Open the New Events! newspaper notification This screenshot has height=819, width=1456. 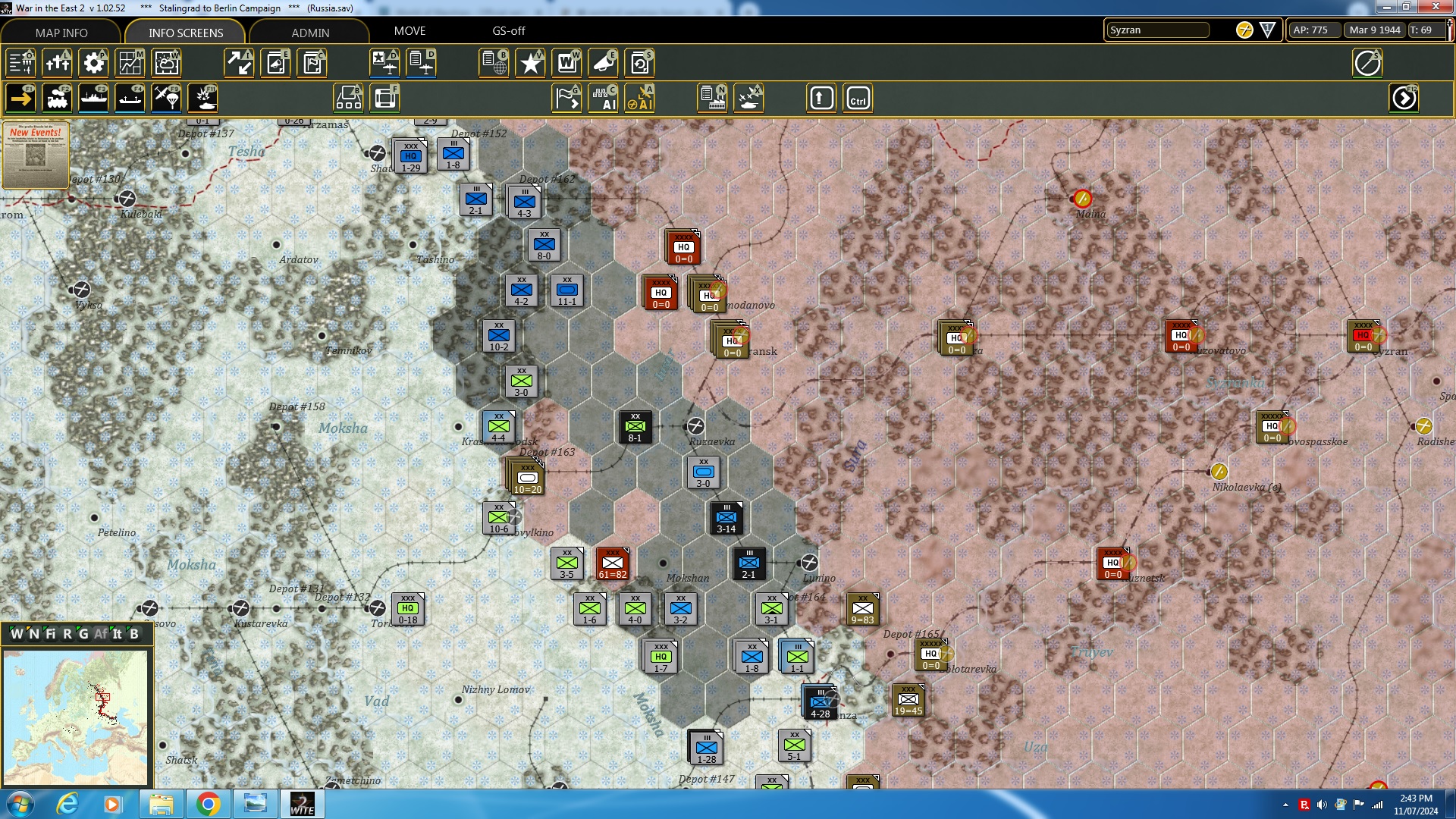pyautogui.click(x=35, y=155)
